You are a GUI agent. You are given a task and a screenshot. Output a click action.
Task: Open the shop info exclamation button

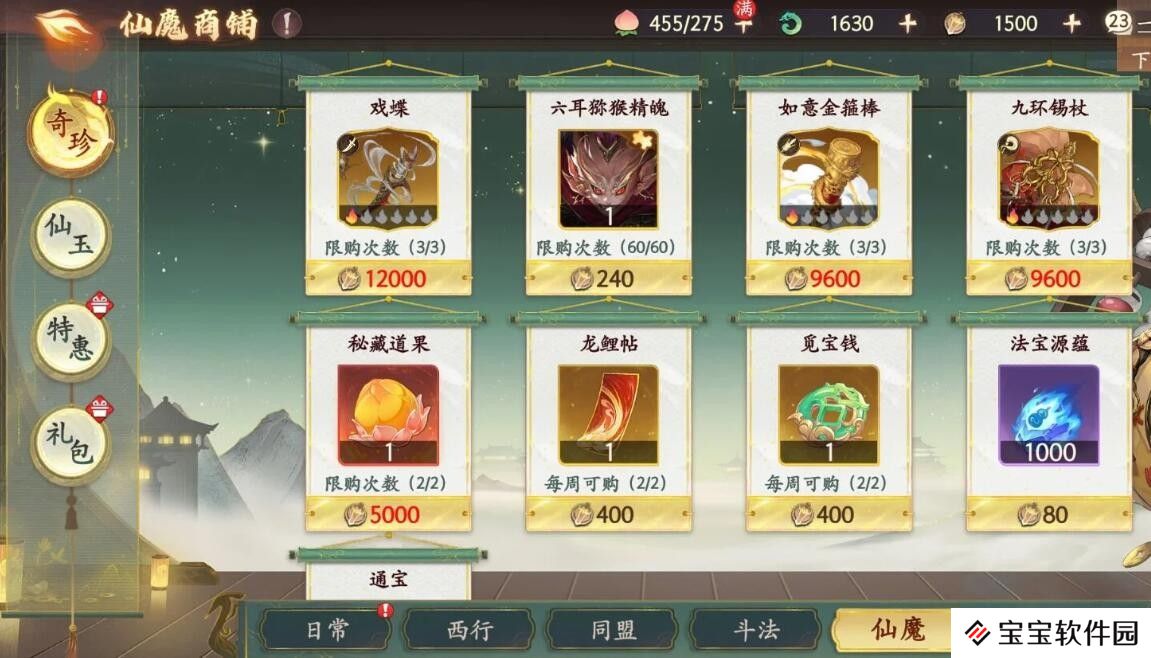coord(287,24)
